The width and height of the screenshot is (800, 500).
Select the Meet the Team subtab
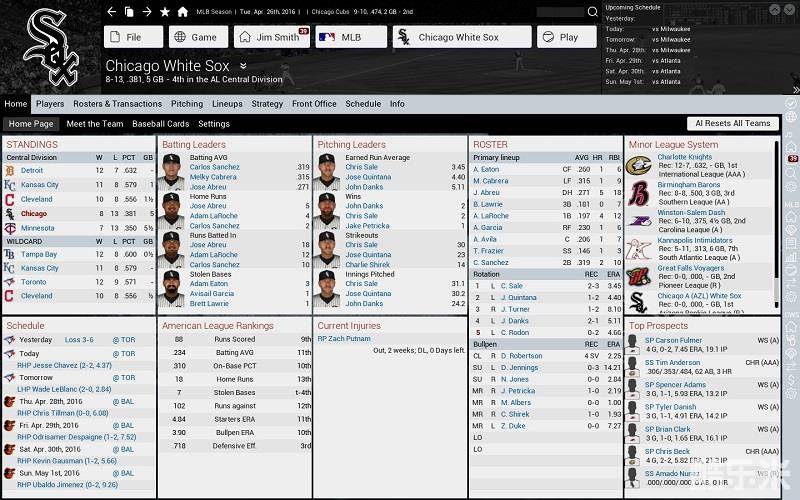[x=95, y=124]
